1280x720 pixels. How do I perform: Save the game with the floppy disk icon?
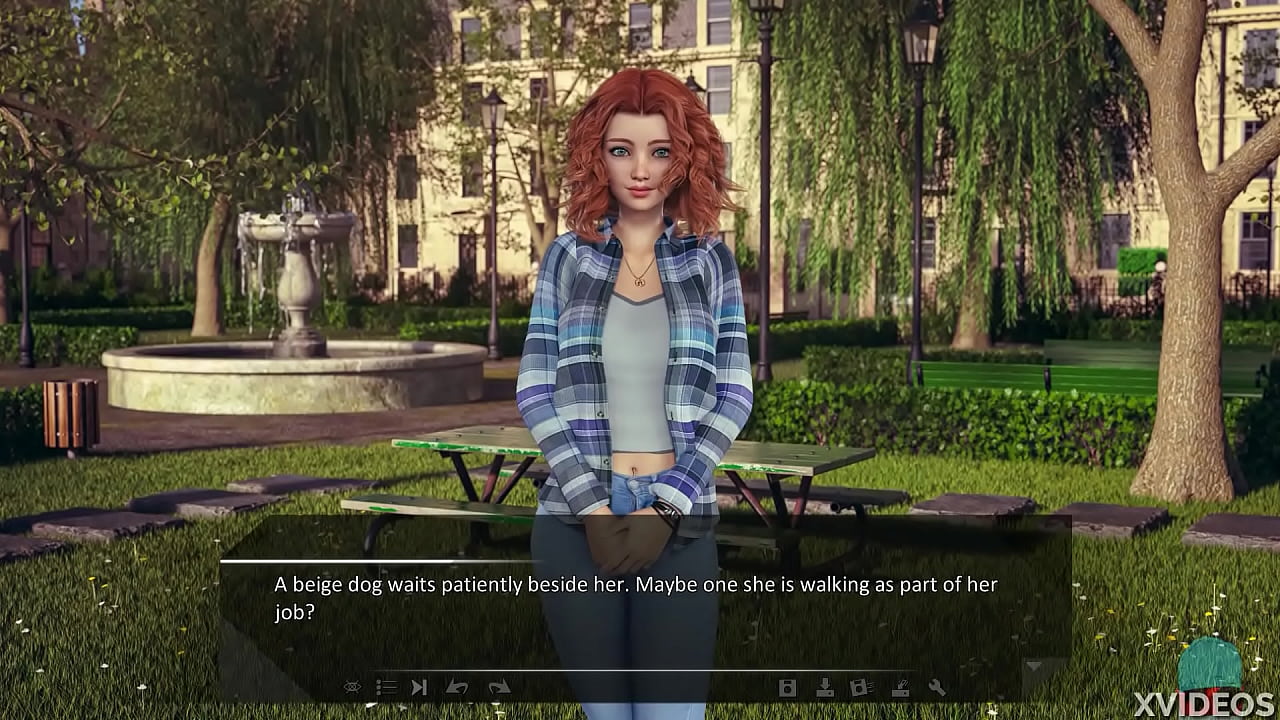click(x=788, y=687)
